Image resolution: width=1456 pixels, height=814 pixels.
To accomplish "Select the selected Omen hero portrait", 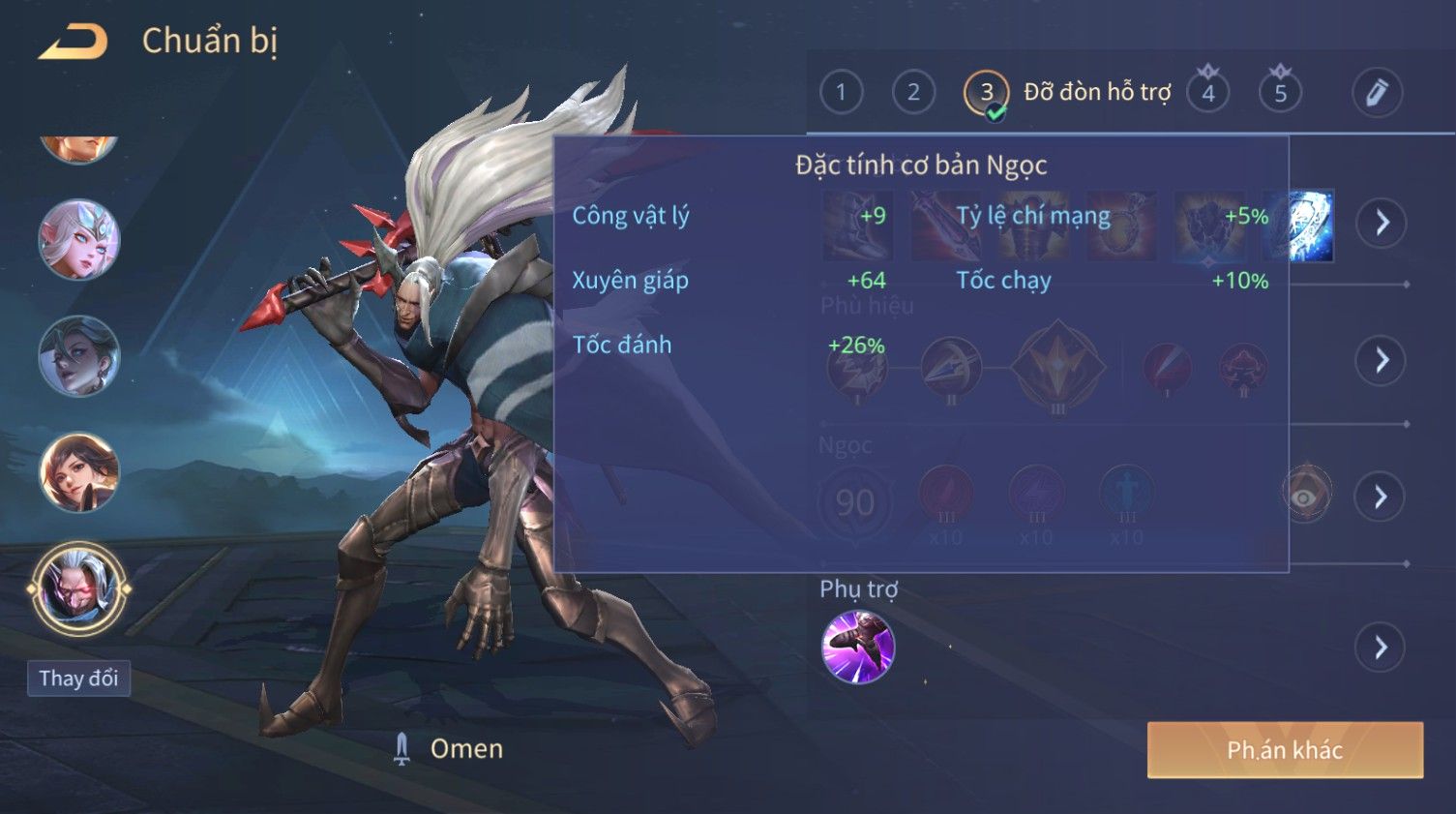I will click(78, 588).
